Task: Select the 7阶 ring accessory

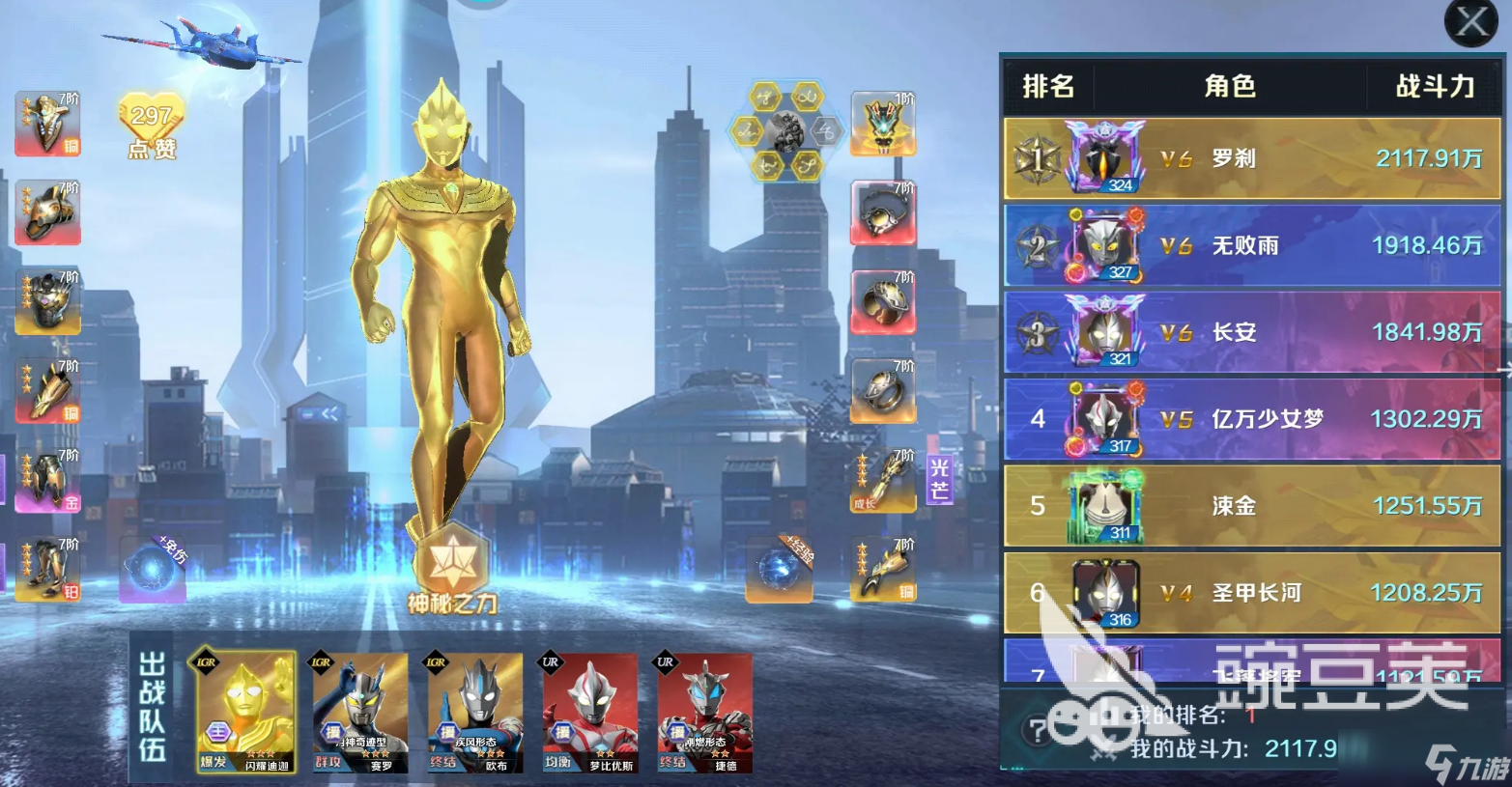Action: click(884, 391)
